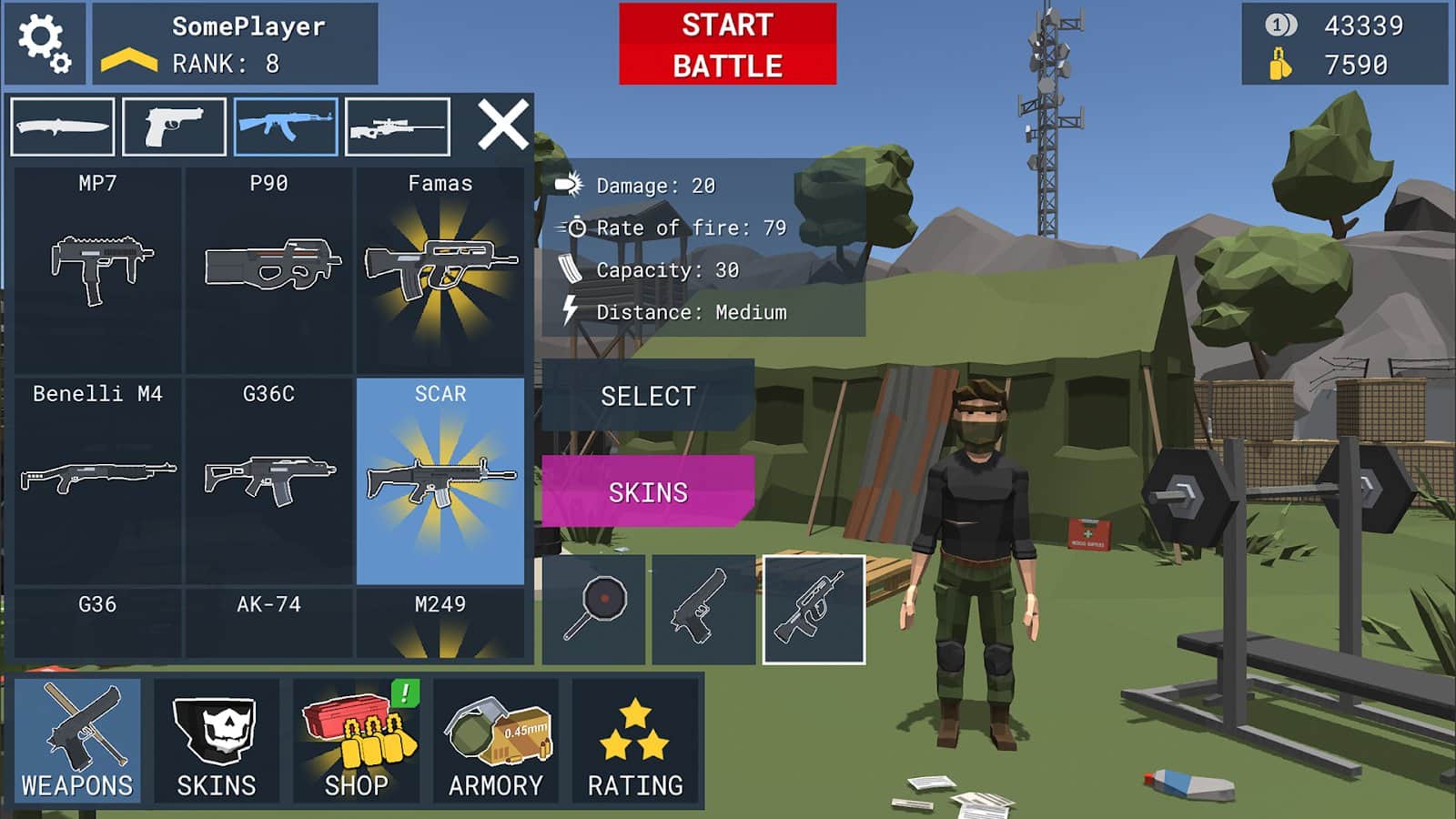Open settings via the gear icon
Screen dimensions: 1456x819
(44, 44)
